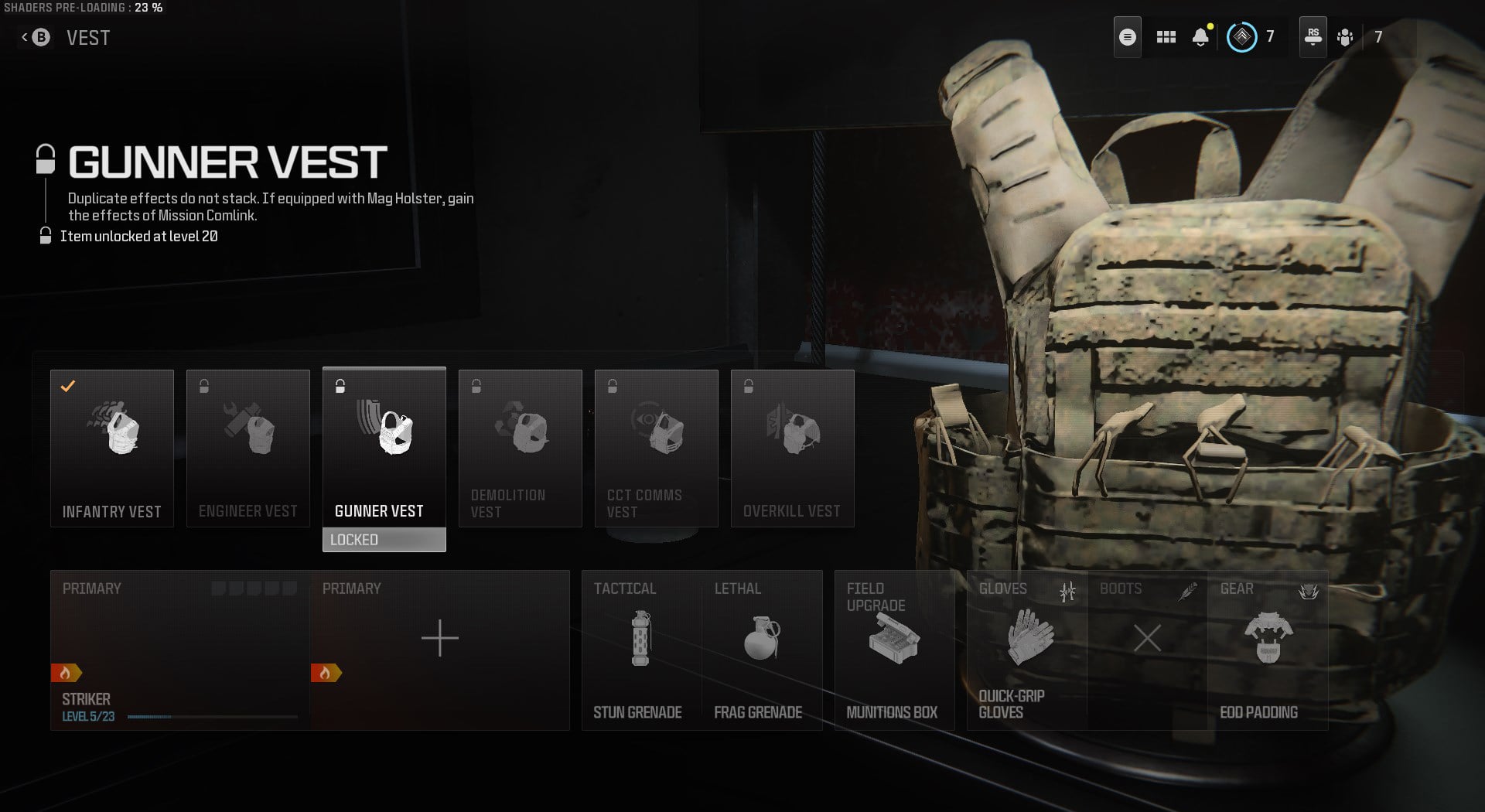1485x812 pixels.
Task: Select the CCT Comms Vest option
Action: 656,449
